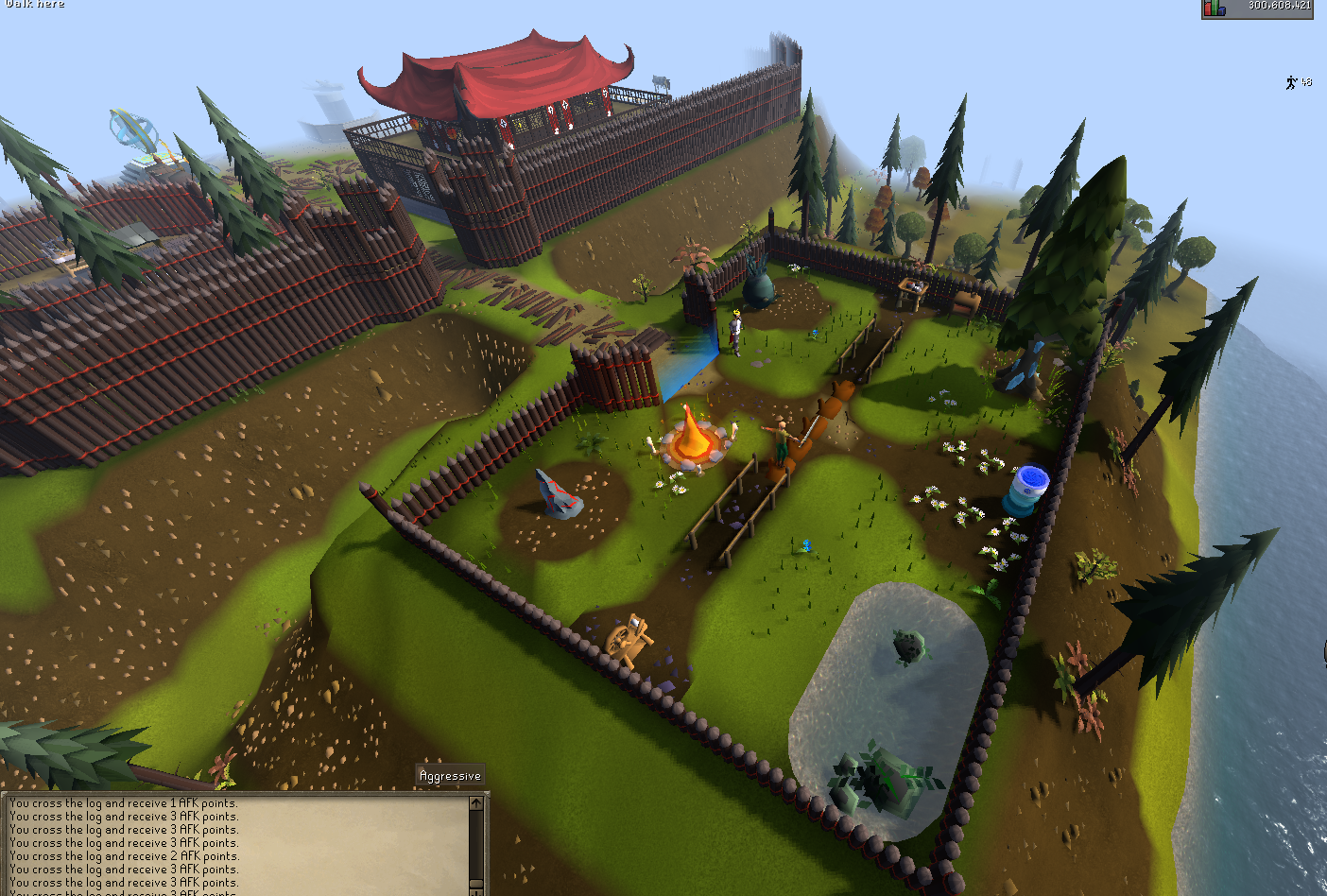
Task: Click the chat box scroll-up arrow
Action: coord(476,803)
